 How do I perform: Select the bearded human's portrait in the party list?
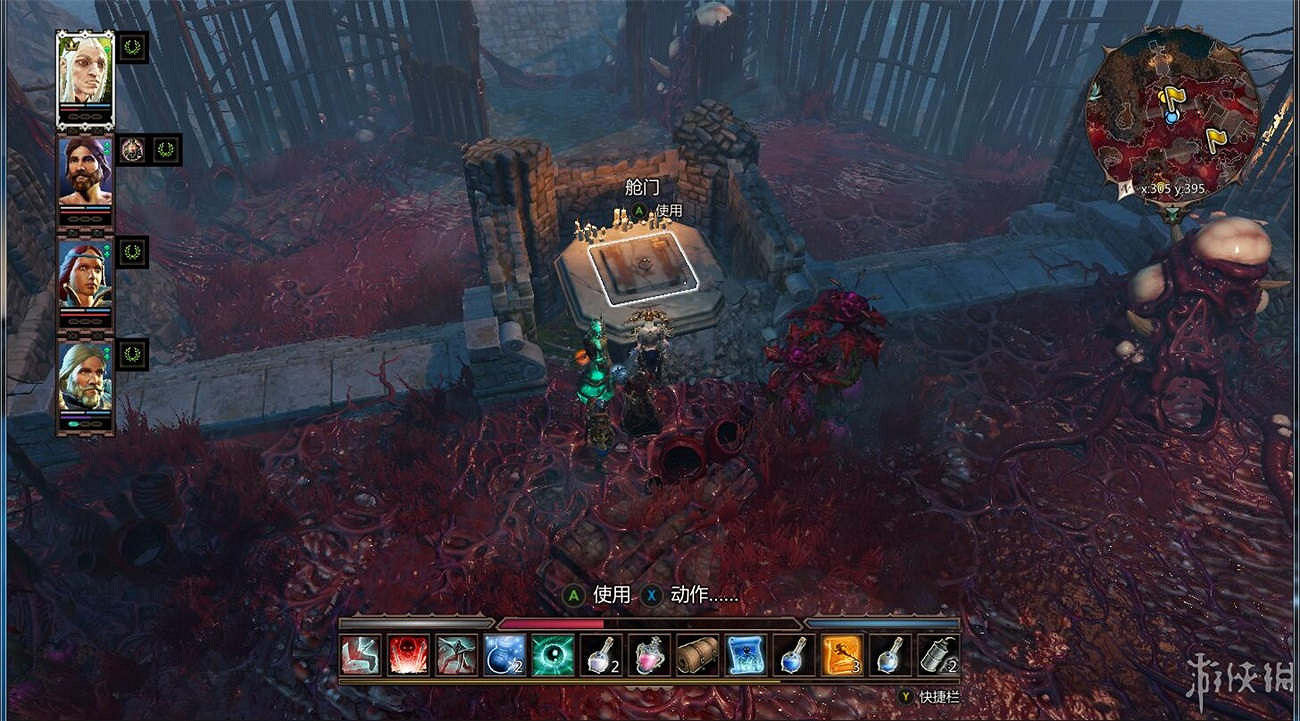click(x=85, y=175)
